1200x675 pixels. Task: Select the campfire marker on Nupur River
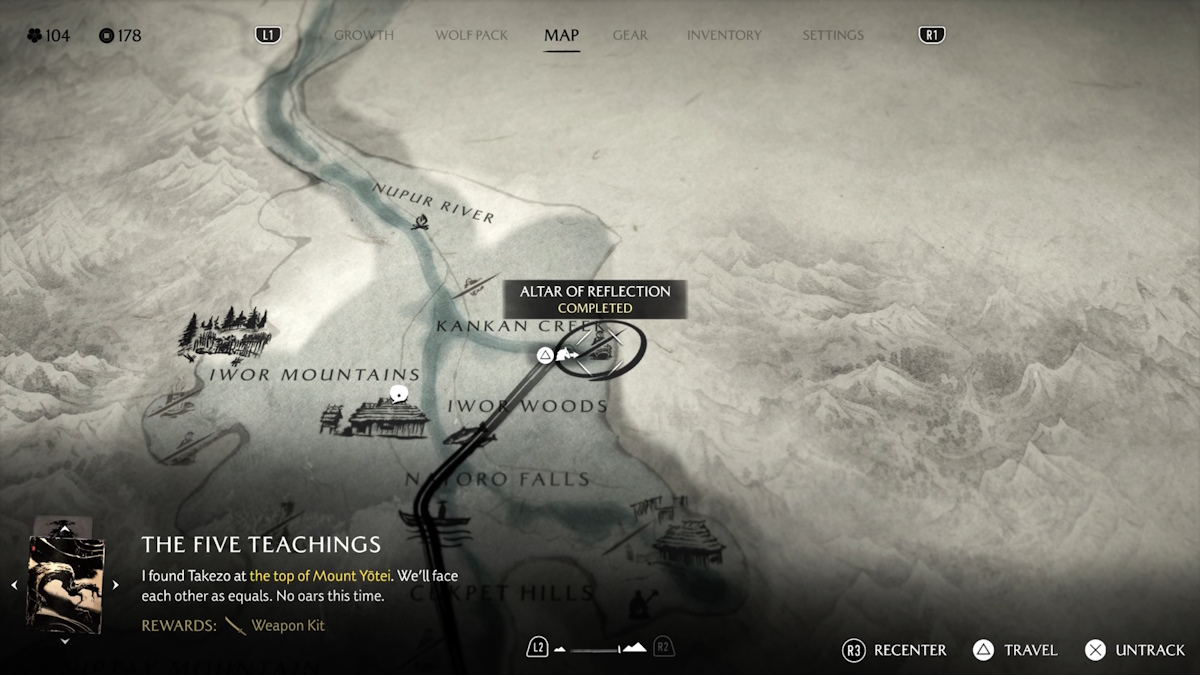[422, 222]
